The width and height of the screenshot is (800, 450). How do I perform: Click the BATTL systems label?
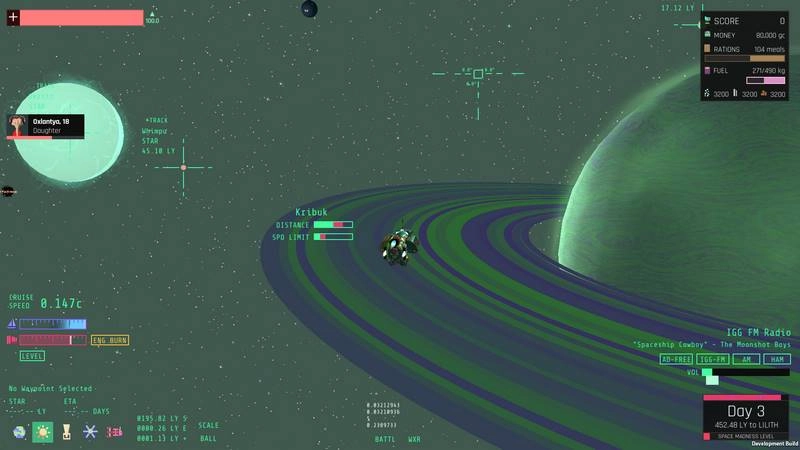[385, 439]
